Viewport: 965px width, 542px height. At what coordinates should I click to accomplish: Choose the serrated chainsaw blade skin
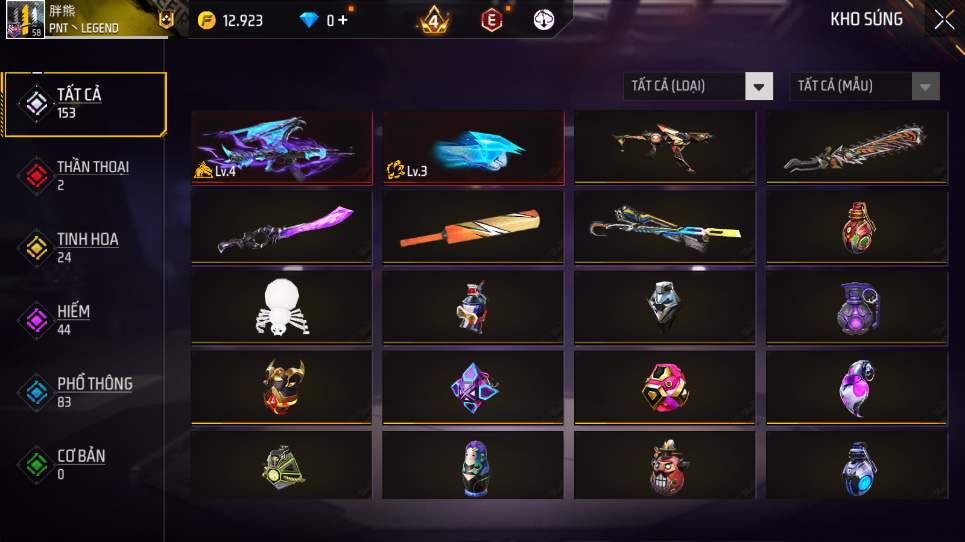click(857, 147)
